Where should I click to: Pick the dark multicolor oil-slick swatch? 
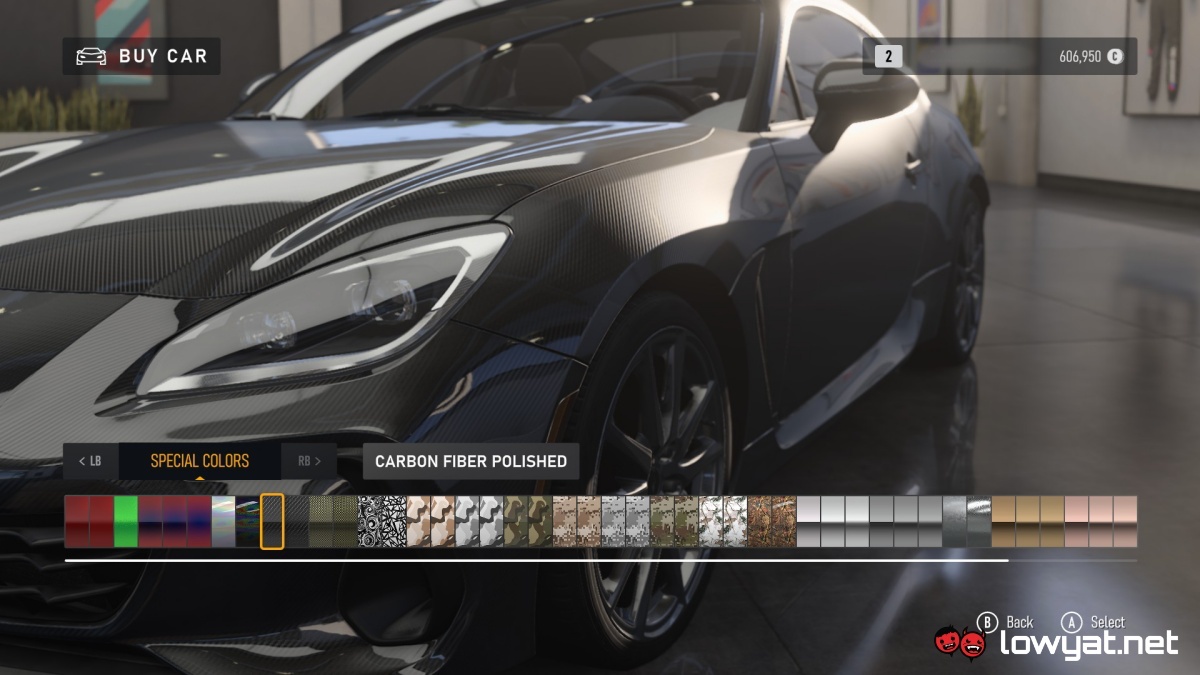[247, 521]
